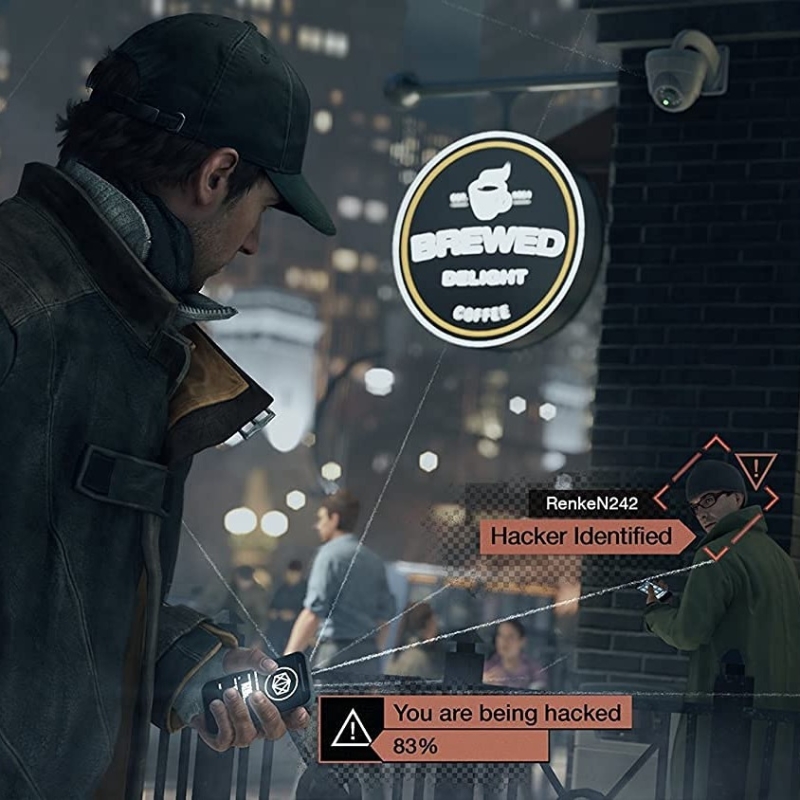
Task: Click the Hacker Identified label
Action: (580, 536)
